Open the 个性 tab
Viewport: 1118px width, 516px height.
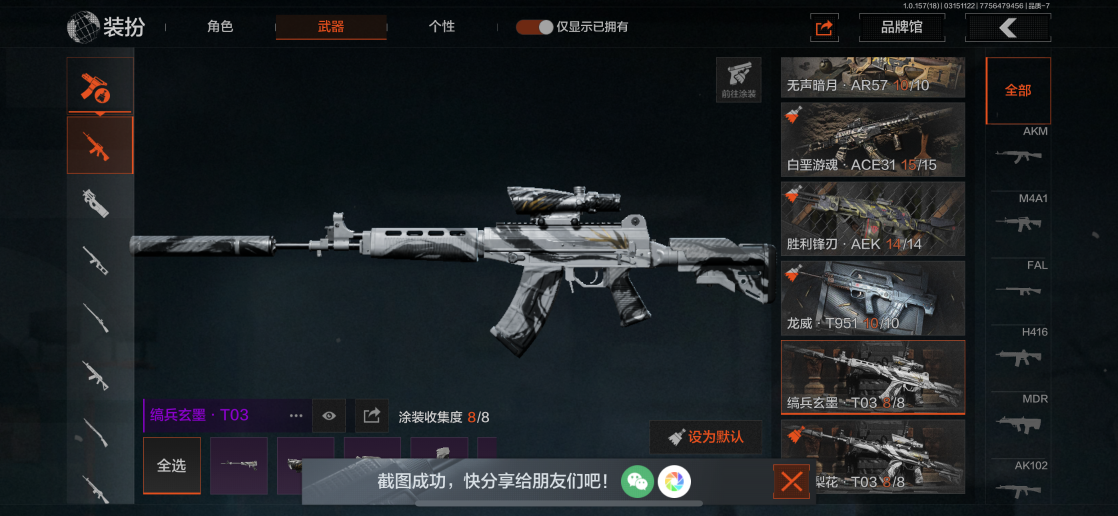tap(442, 27)
